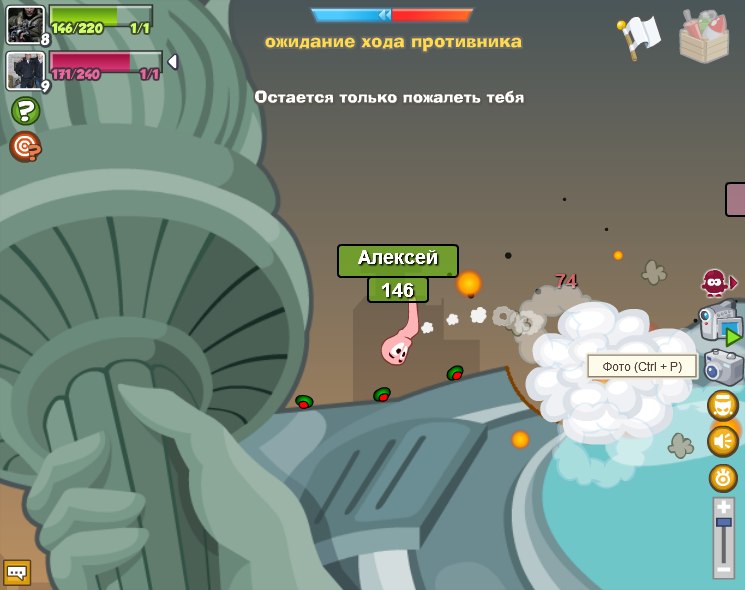Click the orange face emote button

pyautogui.click(x=722, y=405)
